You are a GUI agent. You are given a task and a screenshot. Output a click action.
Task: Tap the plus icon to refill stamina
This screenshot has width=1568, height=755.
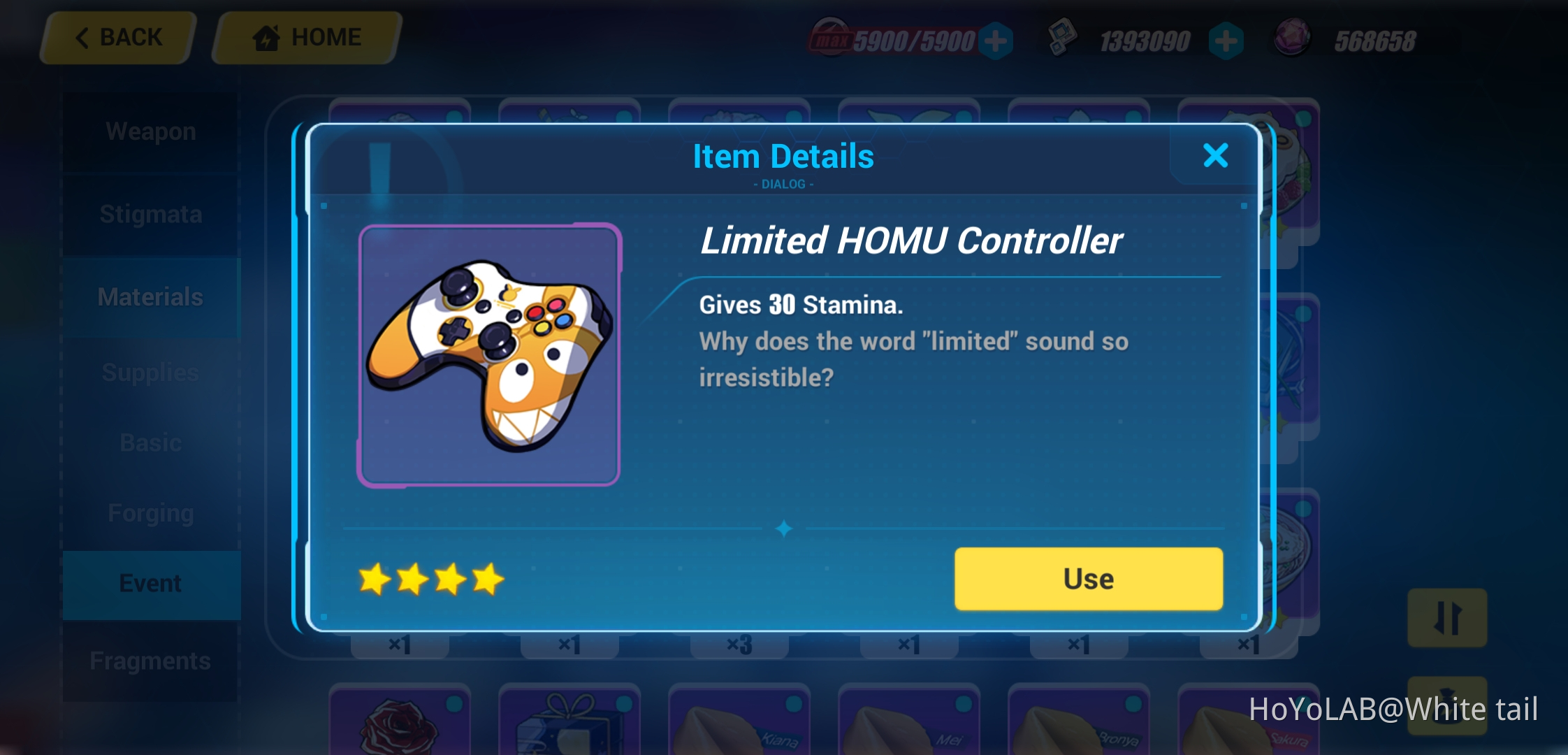[x=996, y=38]
